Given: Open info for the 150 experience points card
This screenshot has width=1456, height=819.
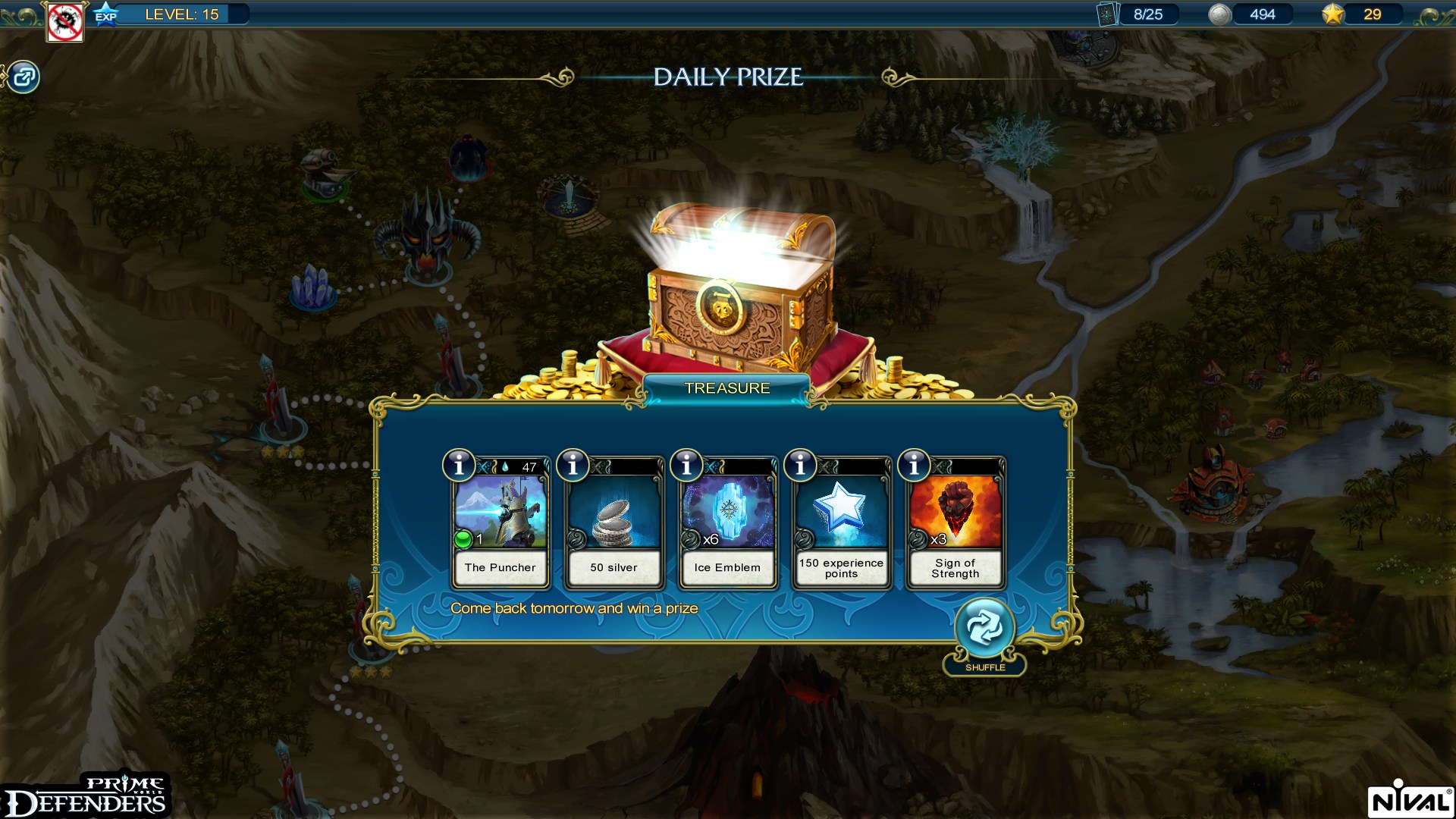Looking at the screenshot, I should pos(799,466).
